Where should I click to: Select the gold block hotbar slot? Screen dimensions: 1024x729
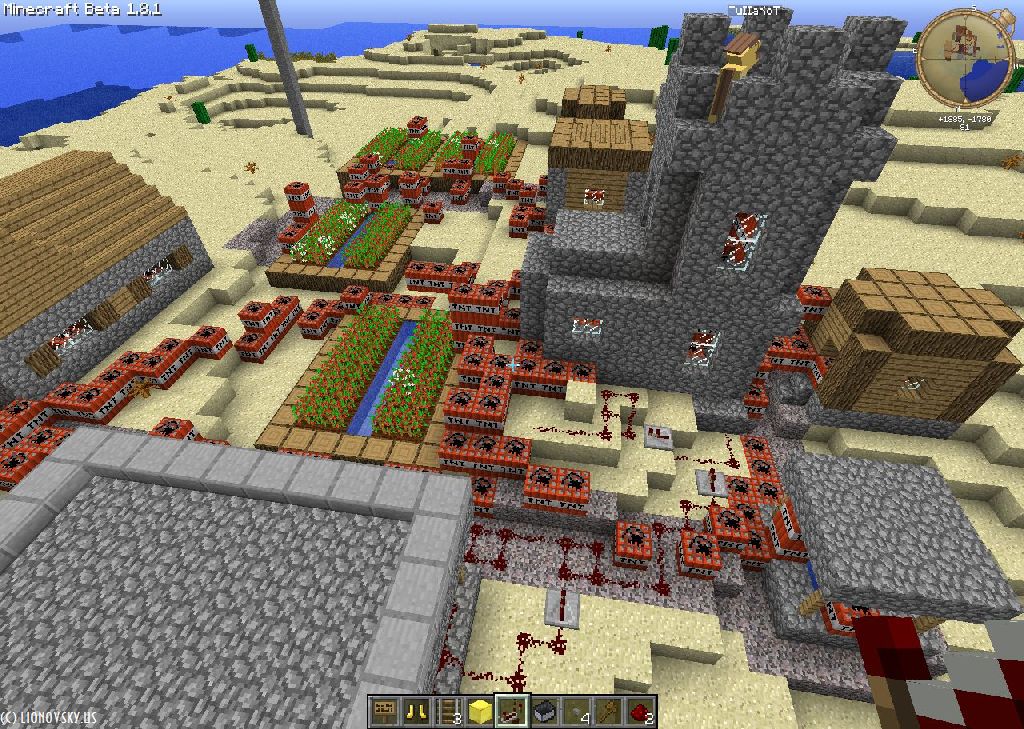(479, 712)
